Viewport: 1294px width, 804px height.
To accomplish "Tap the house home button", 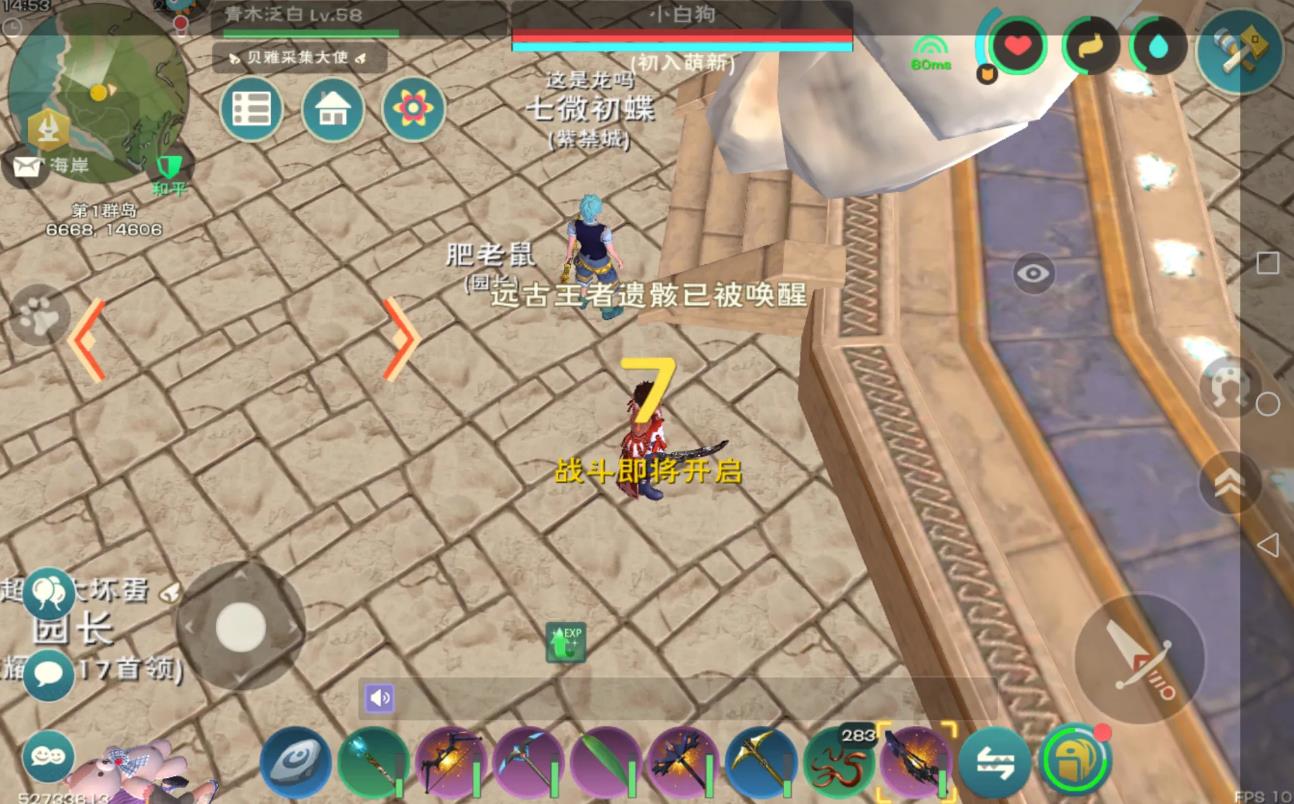I will coord(332,109).
